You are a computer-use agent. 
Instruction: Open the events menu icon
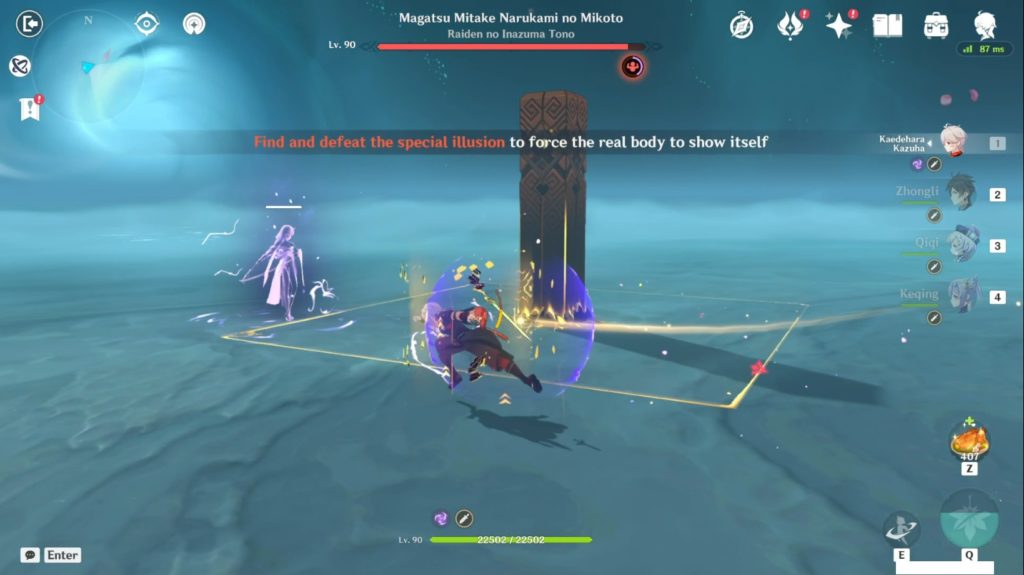point(790,26)
